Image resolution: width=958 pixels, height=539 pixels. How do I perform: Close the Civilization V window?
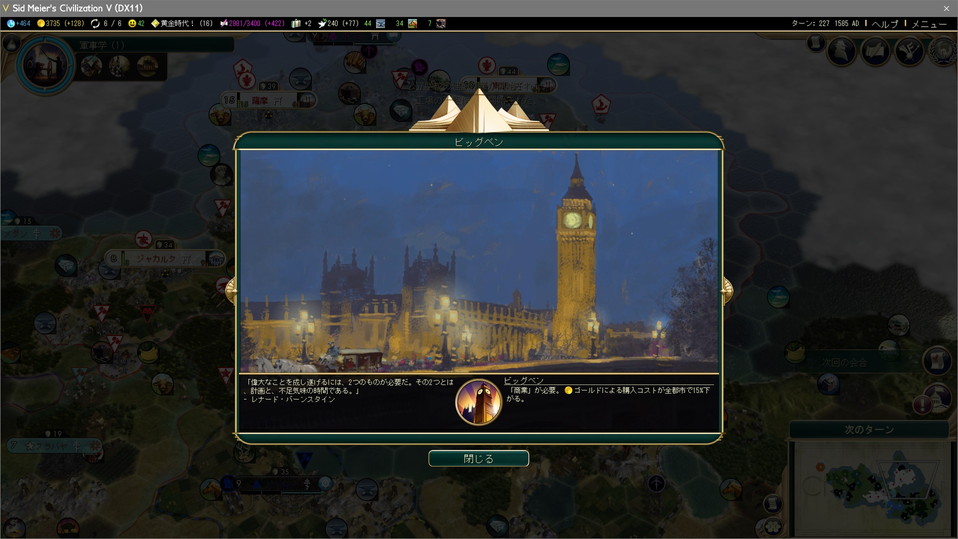click(x=946, y=8)
